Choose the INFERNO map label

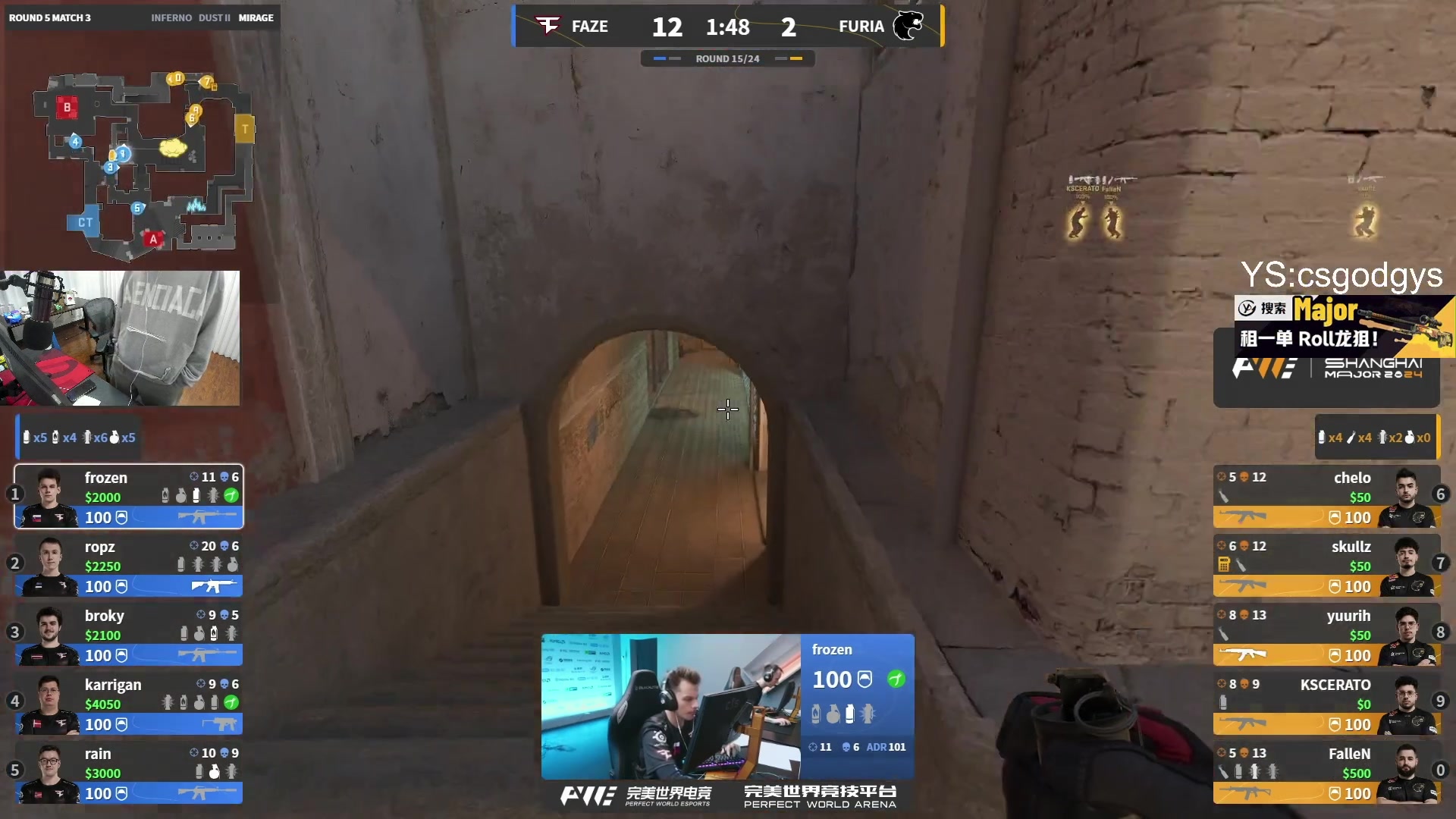click(x=171, y=17)
